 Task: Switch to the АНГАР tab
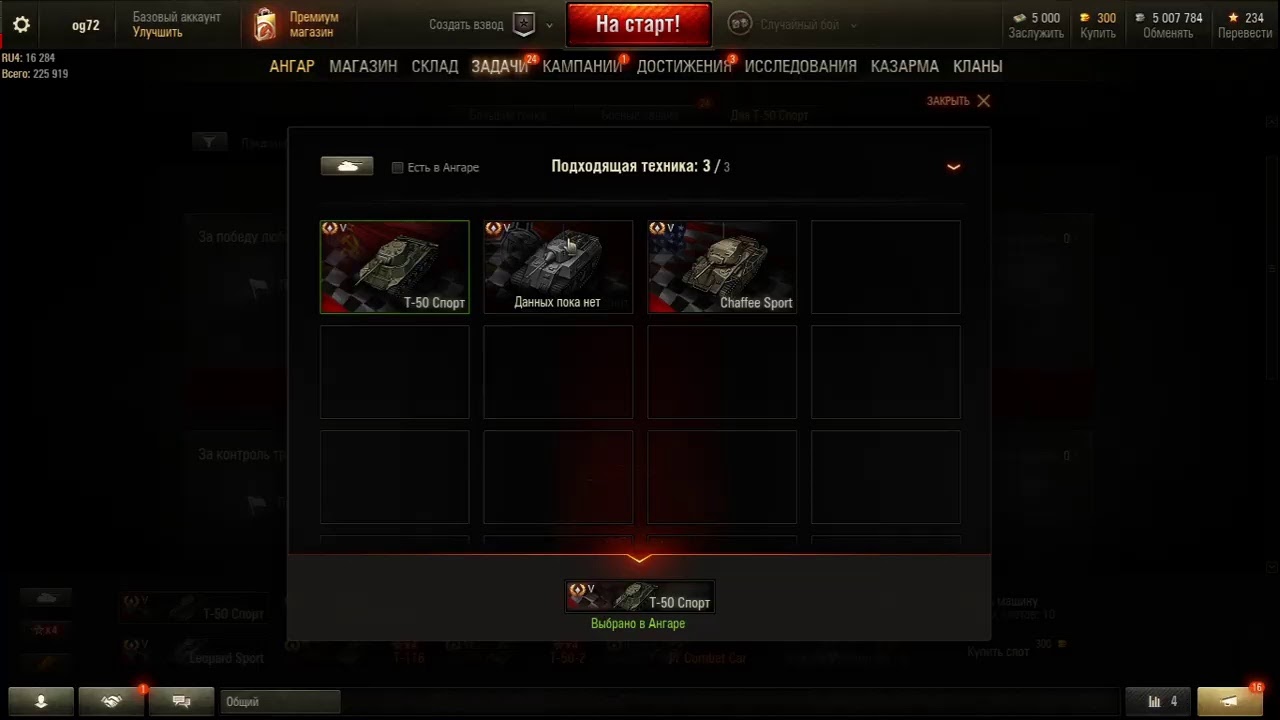pyautogui.click(x=292, y=66)
